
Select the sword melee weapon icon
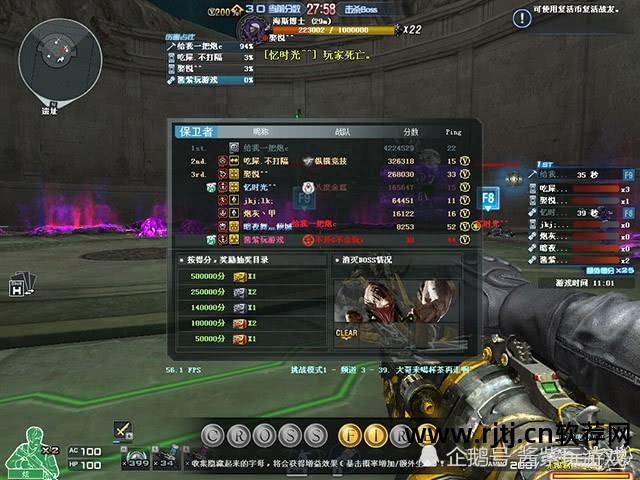pyautogui.click(x=122, y=429)
